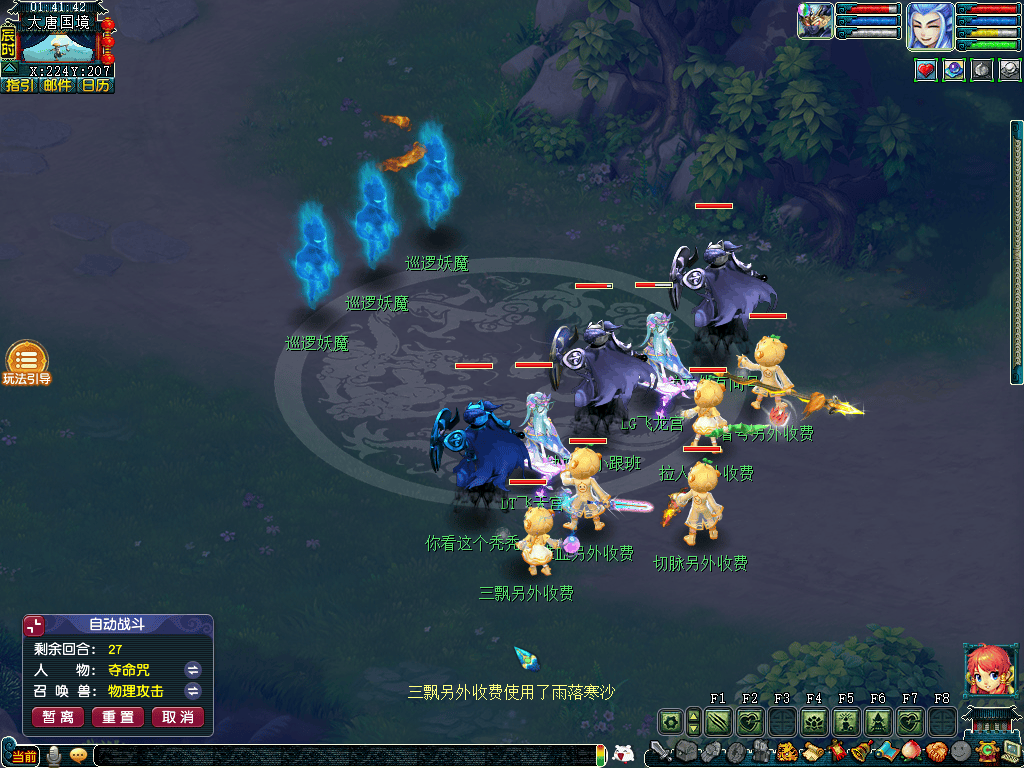Open the tiger-head icon in bottom toolbar
The width and height of the screenshot is (1024, 768).
(788, 752)
